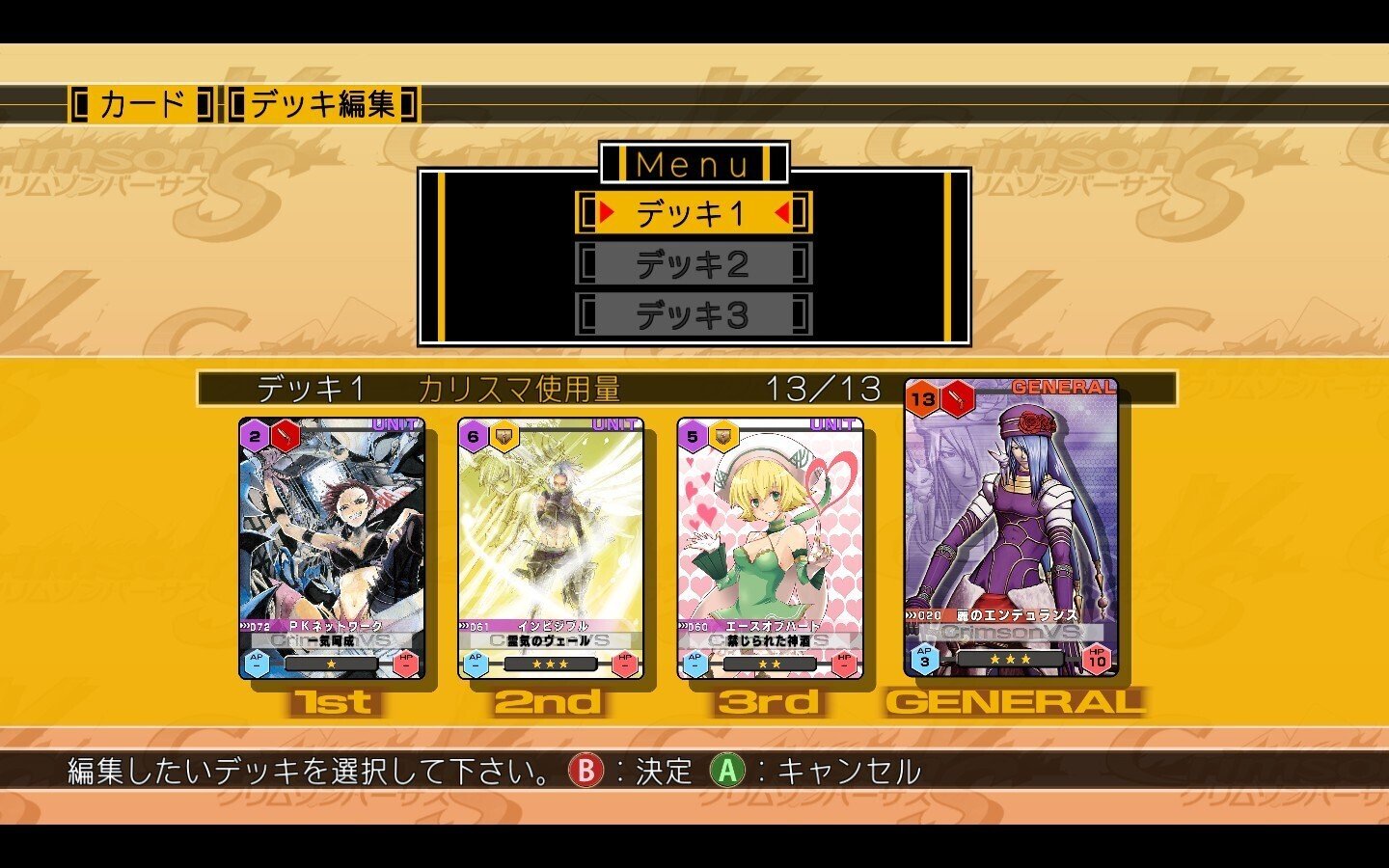Click the purple cost 2 hexagon on the 1st card

[x=252, y=434]
